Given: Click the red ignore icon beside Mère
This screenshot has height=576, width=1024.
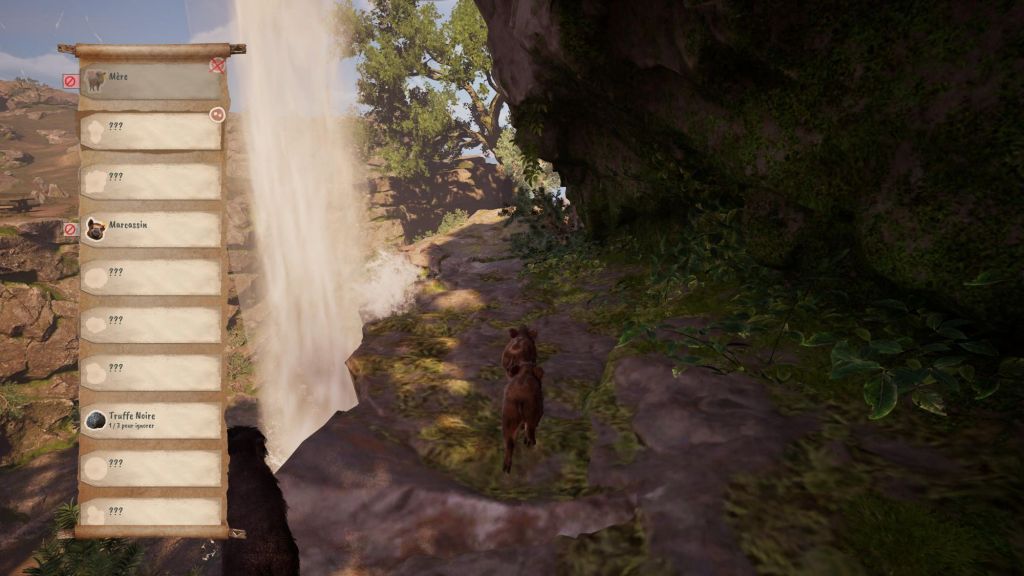Looking at the screenshot, I should coord(70,81).
